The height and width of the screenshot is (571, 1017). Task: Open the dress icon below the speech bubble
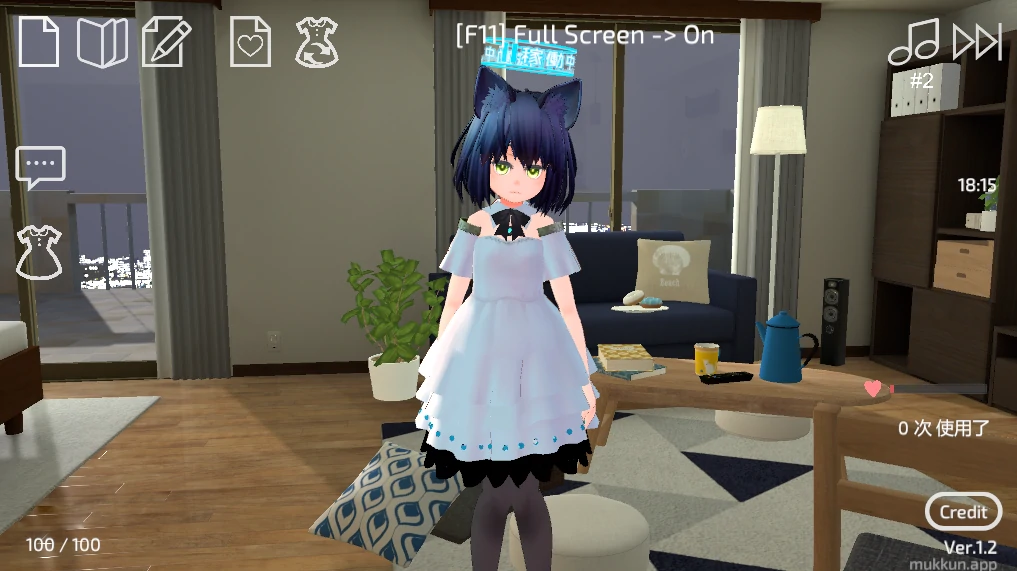click(x=39, y=251)
